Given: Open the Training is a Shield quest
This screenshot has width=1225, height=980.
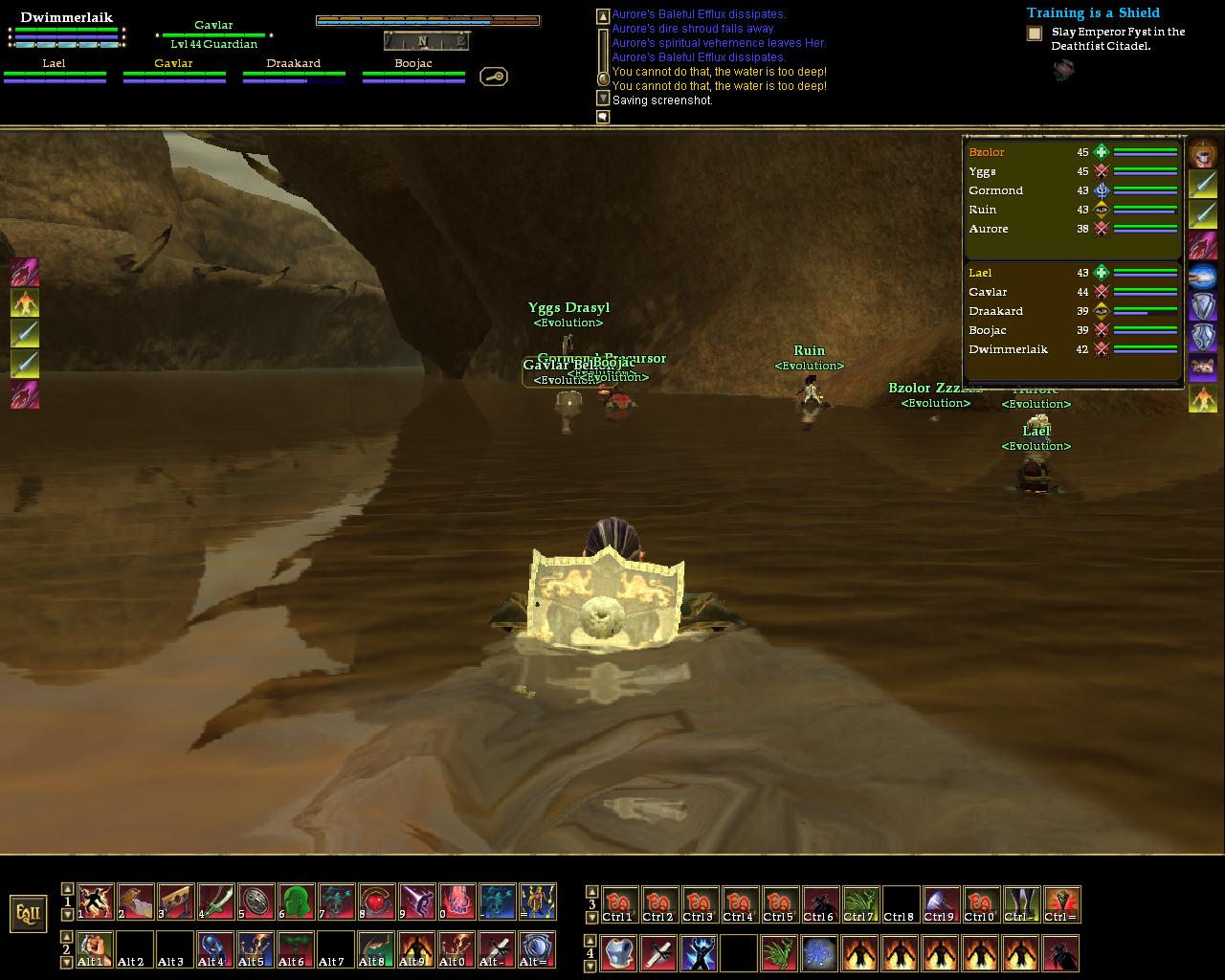Looking at the screenshot, I should tap(1093, 12).
